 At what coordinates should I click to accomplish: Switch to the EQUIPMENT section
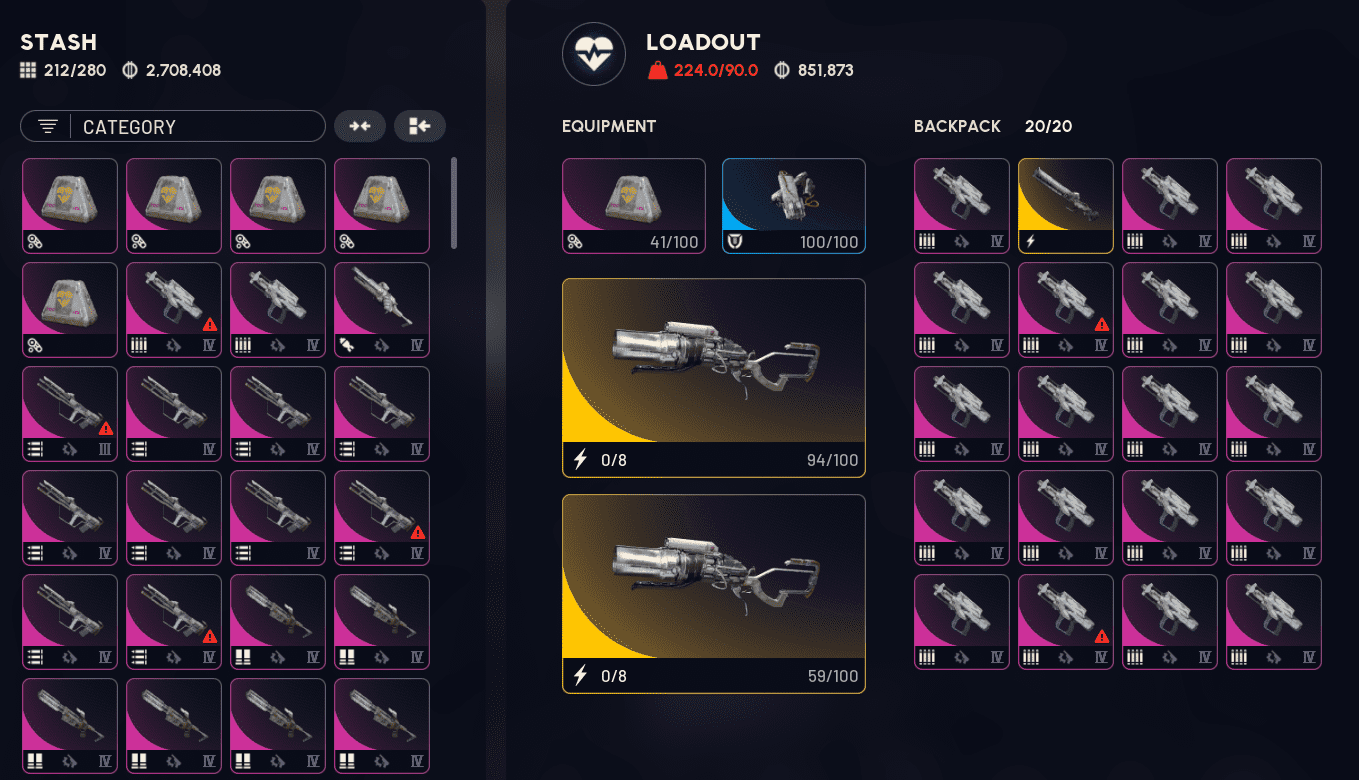(x=607, y=126)
